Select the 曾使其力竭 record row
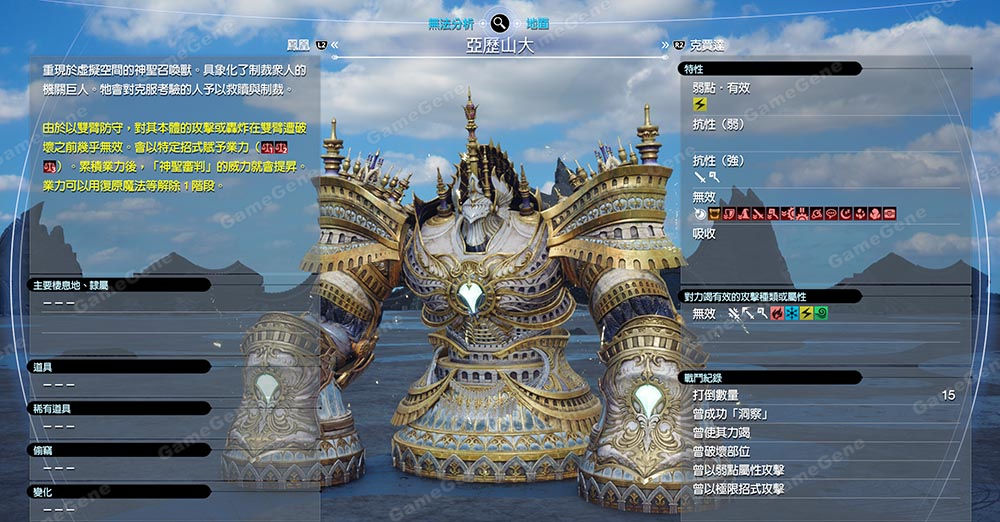1000x522 pixels. [822, 433]
